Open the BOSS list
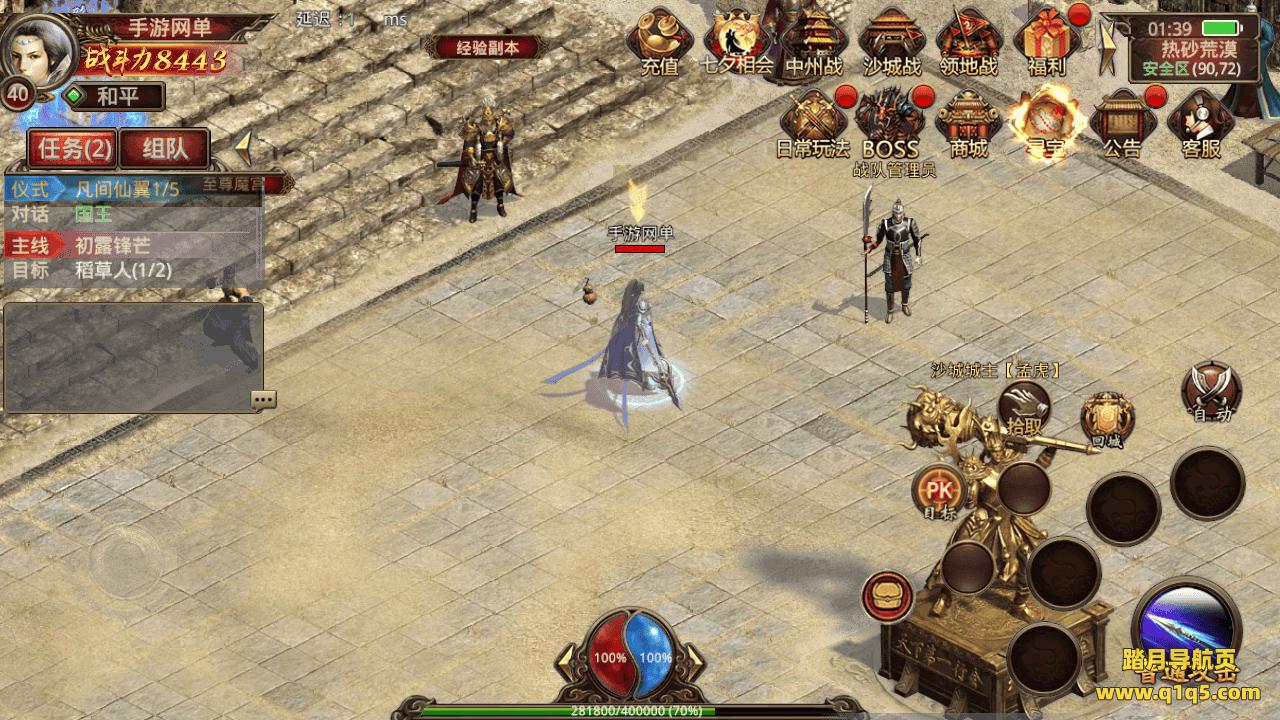Viewport: 1280px width, 720px height. click(x=890, y=123)
